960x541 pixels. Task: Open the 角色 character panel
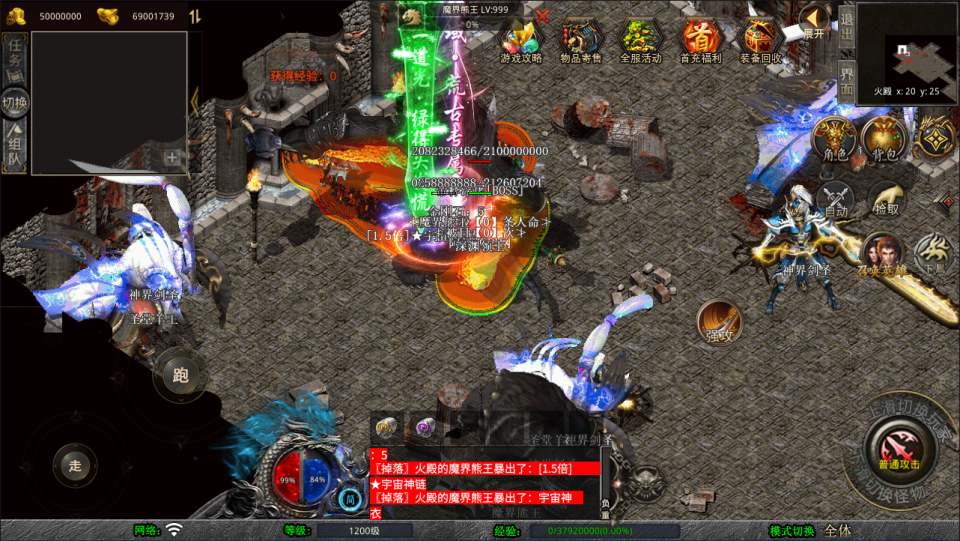(x=834, y=140)
